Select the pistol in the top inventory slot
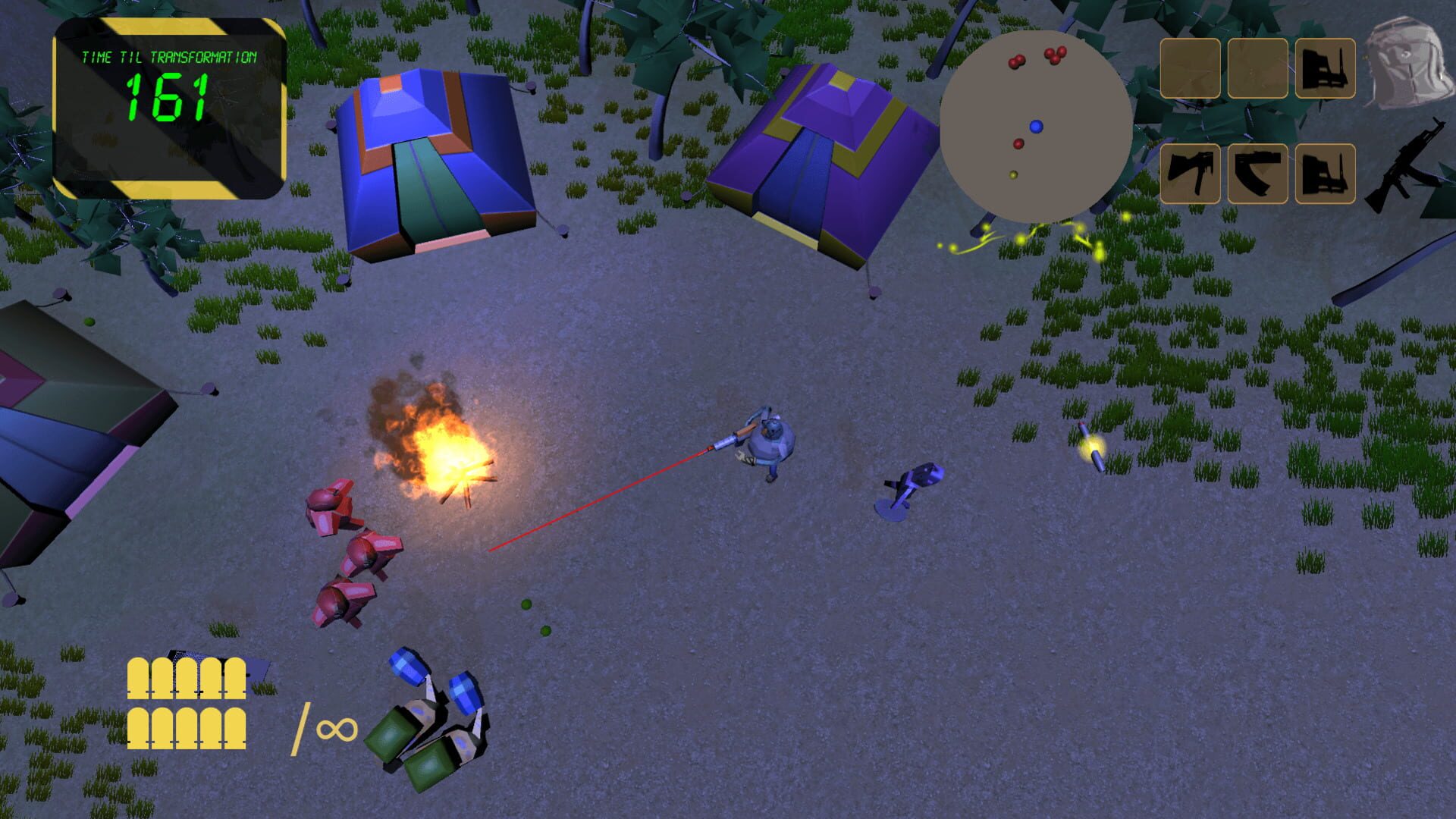The width and height of the screenshot is (1456, 819). coord(1326,67)
